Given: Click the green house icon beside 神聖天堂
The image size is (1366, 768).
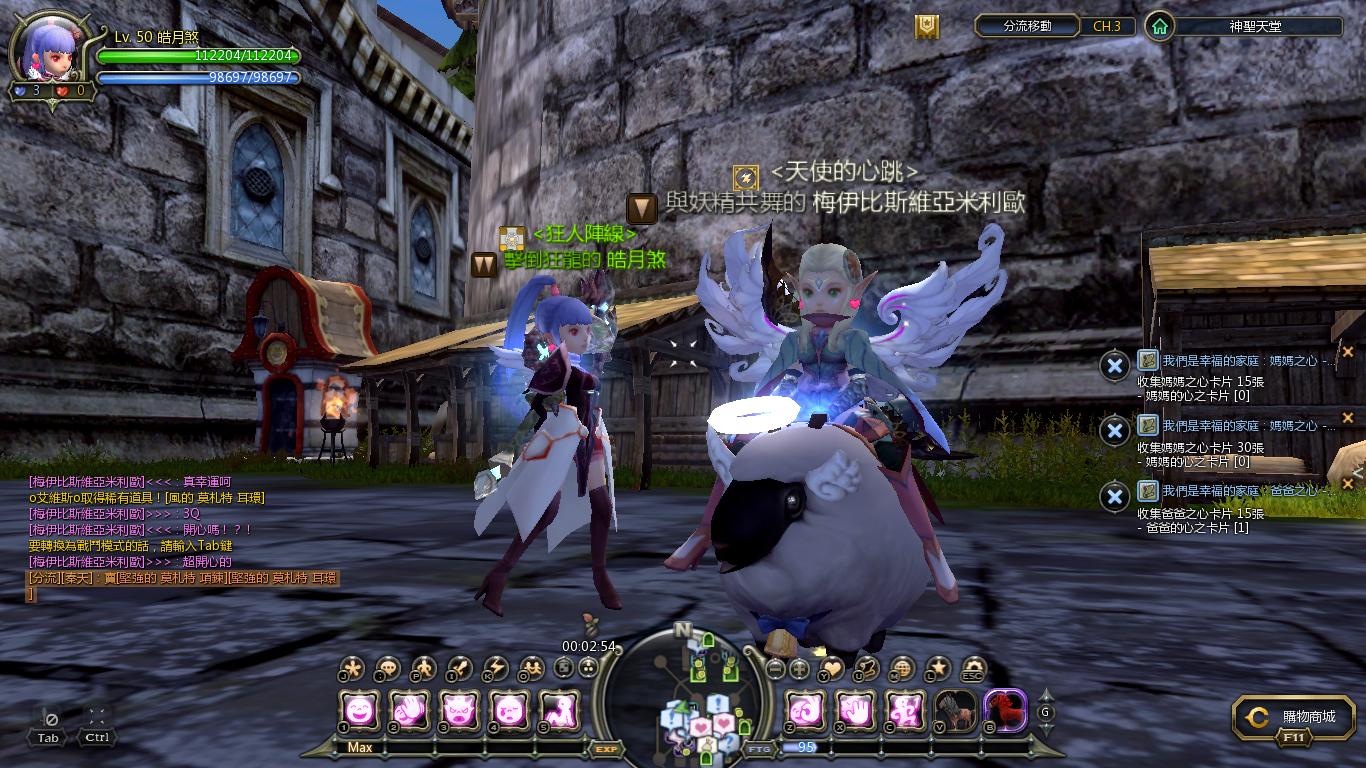Looking at the screenshot, I should [1159, 26].
